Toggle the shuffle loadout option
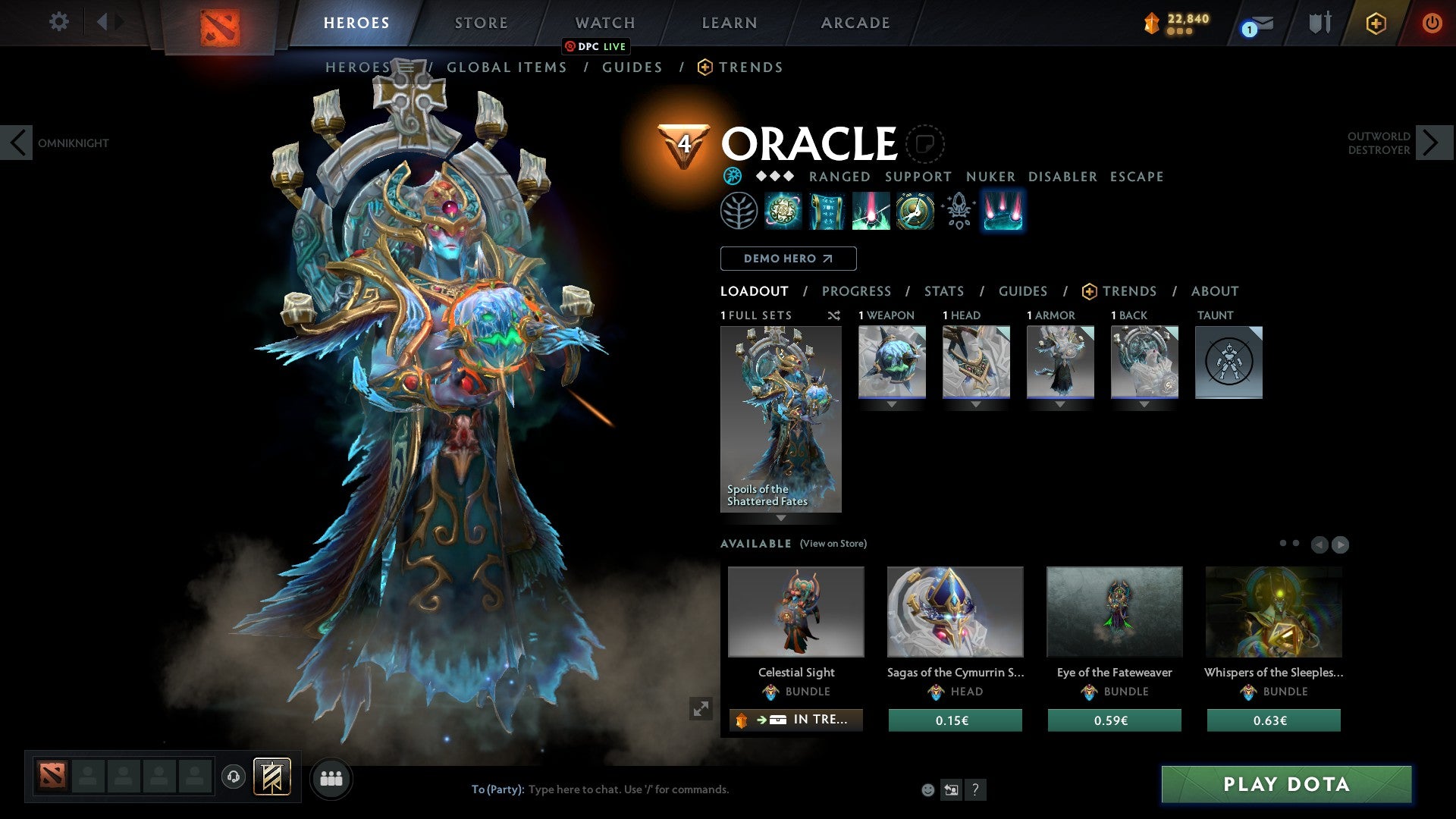 (833, 315)
